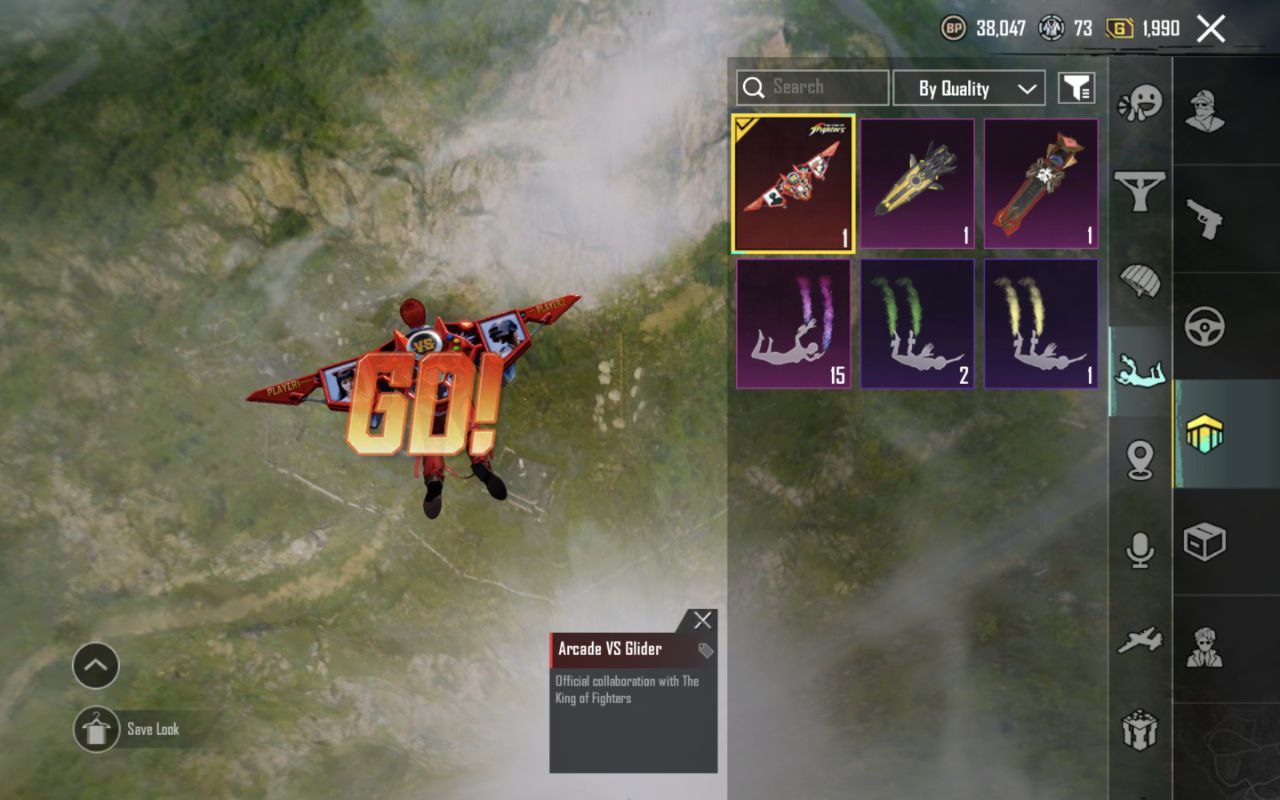Screen dimensions: 1280x800
Task: Open the filter options button
Action: 1076,88
